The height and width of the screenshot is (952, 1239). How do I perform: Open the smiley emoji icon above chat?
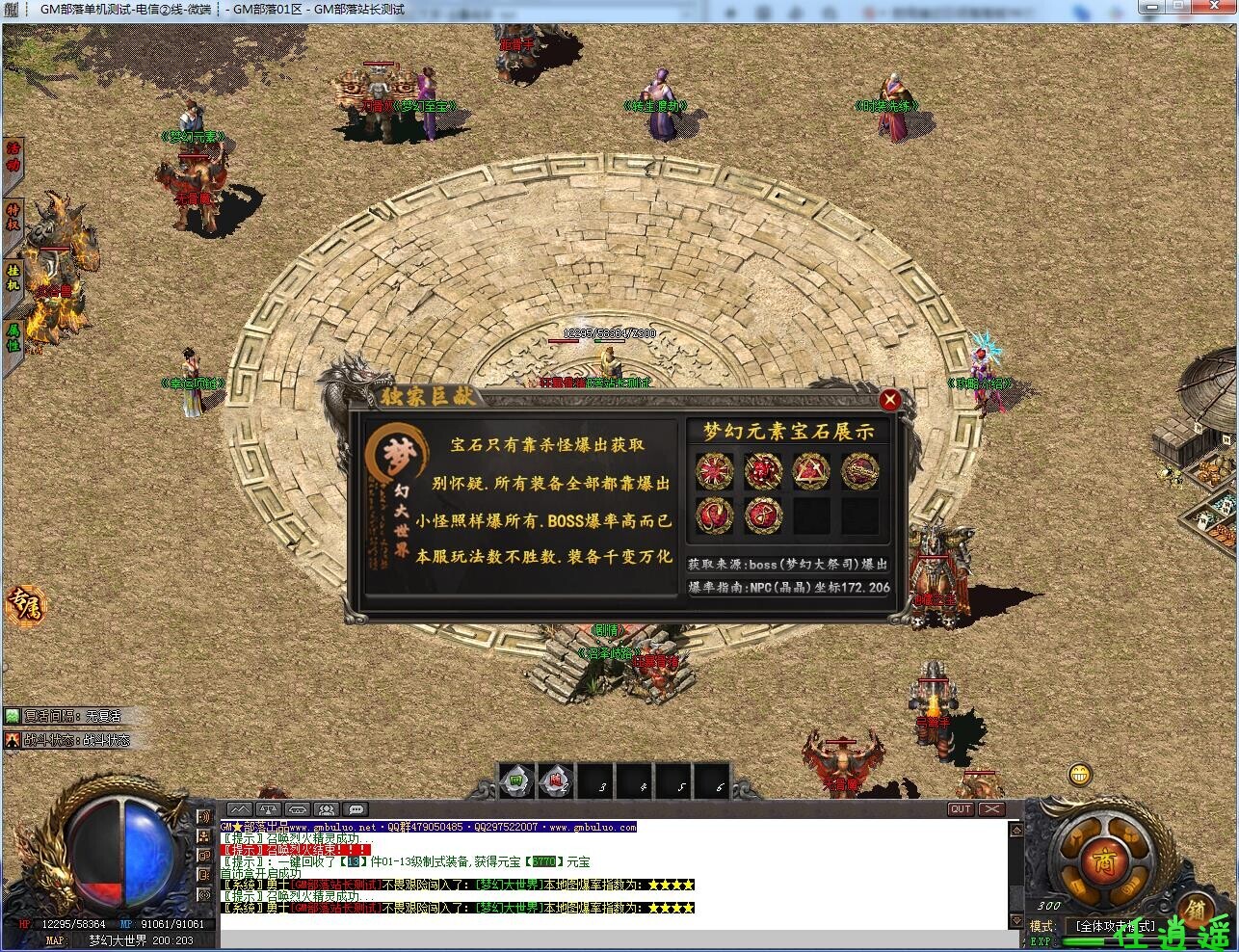[1079, 775]
